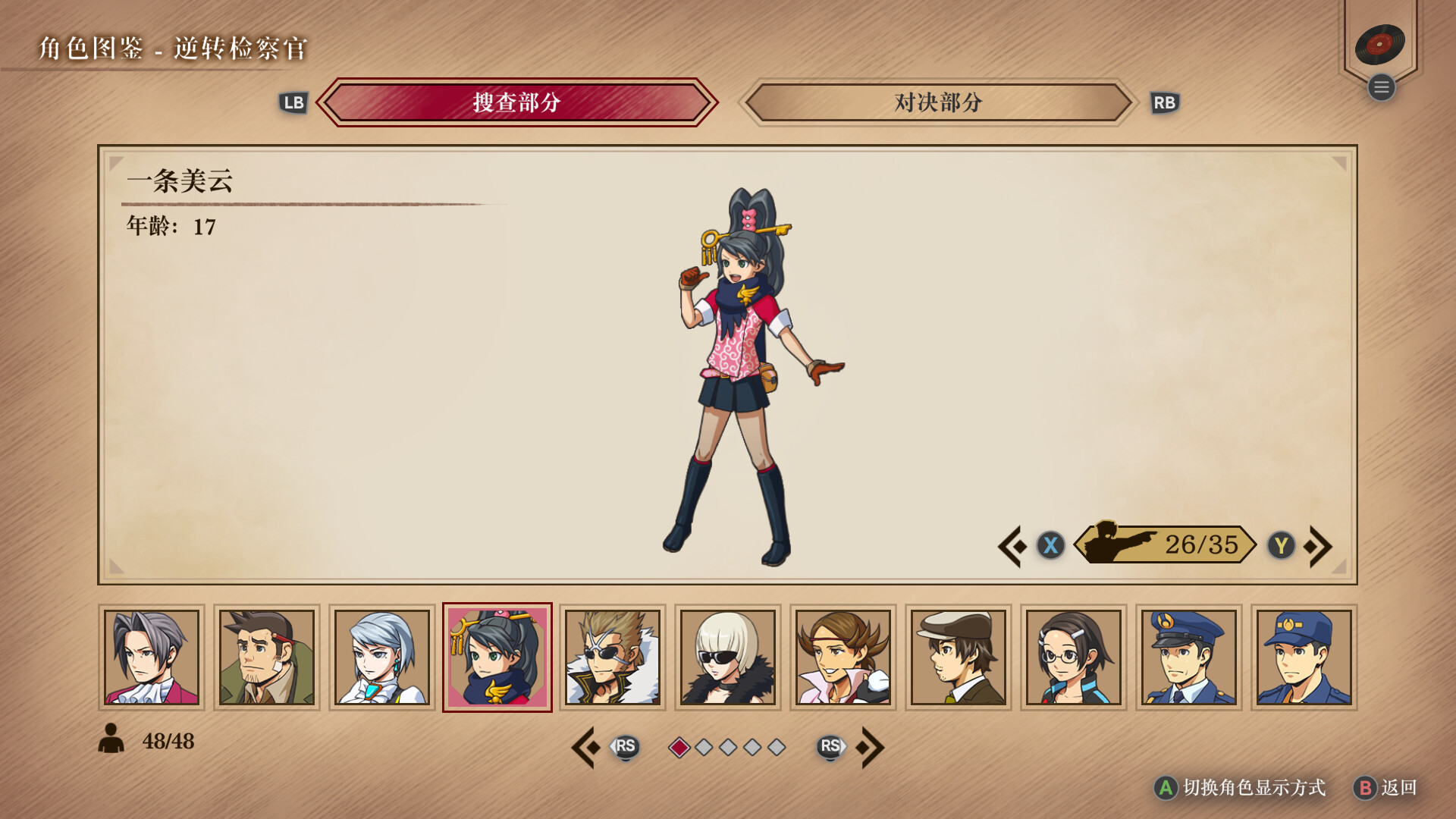Click the LB shoulder button icon

tap(294, 103)
